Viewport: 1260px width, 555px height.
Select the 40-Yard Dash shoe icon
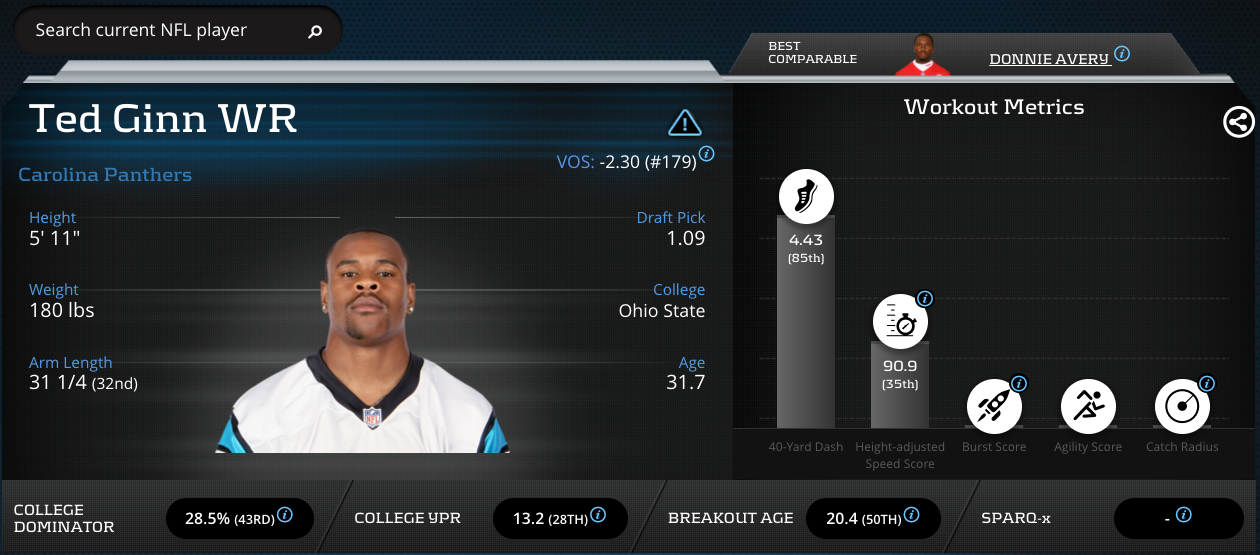805,195
